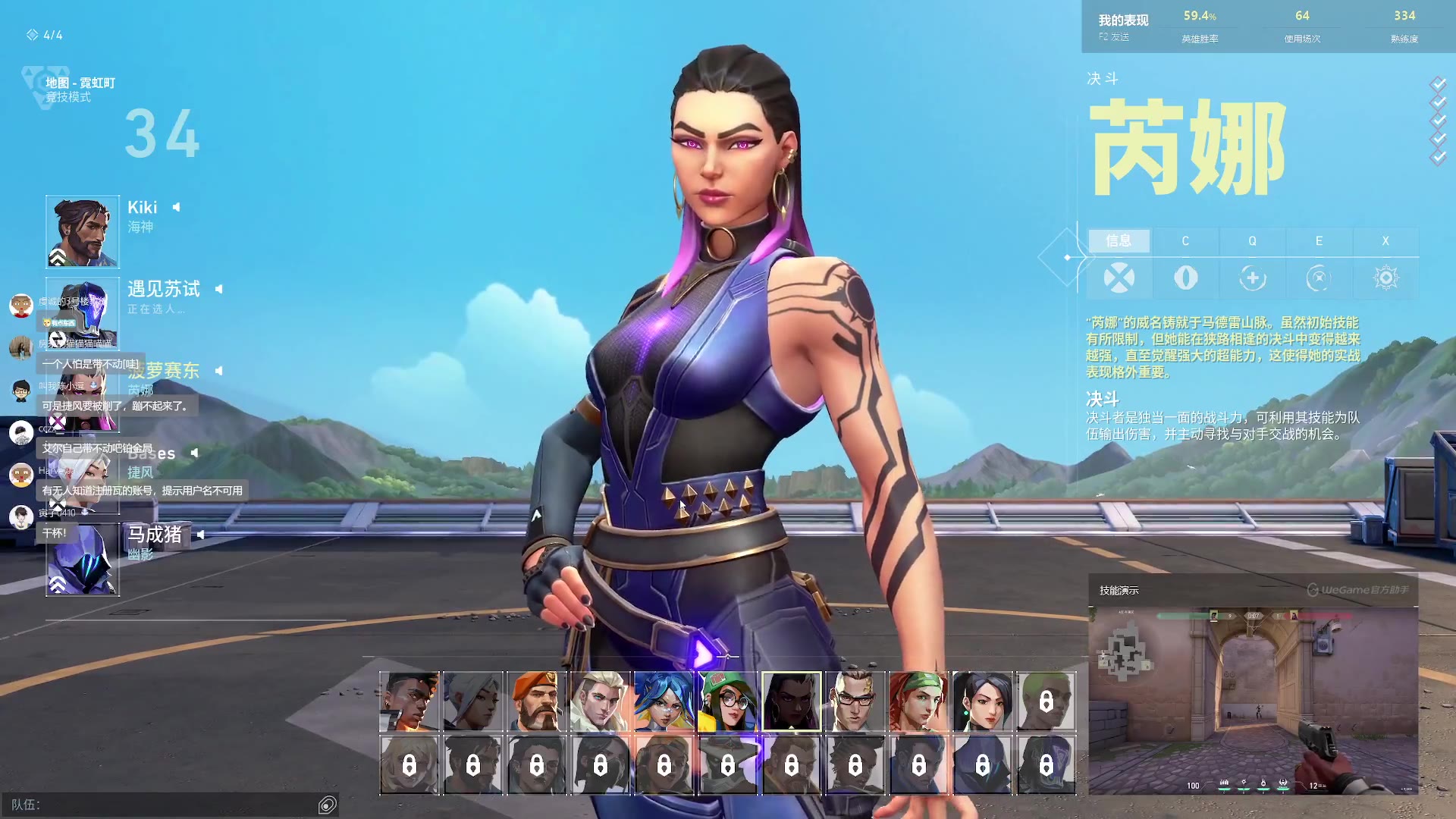Choose blue-haired Neon agent tile
The height and width of the screenshot is (819, 1456).
664,701
